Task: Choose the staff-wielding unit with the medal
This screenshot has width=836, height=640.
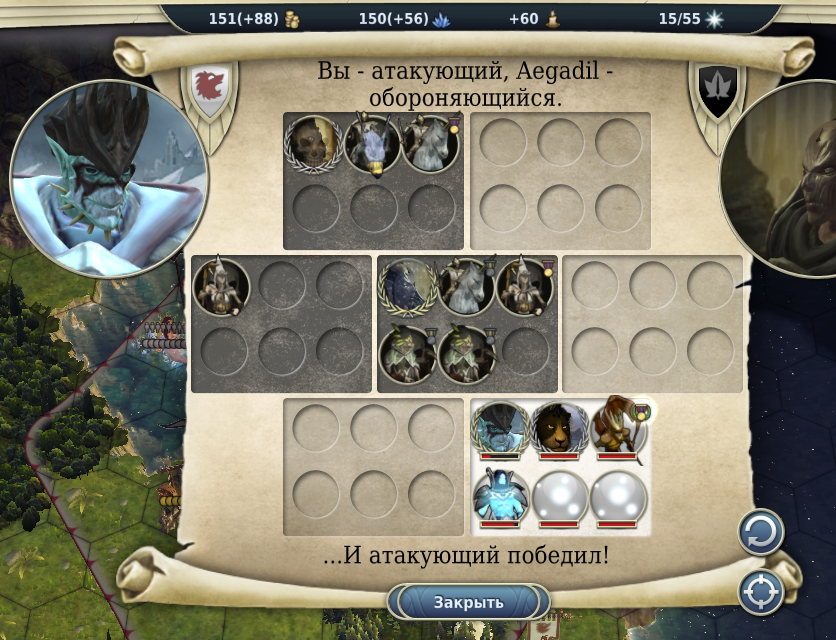Action: (x=617, y=428)
